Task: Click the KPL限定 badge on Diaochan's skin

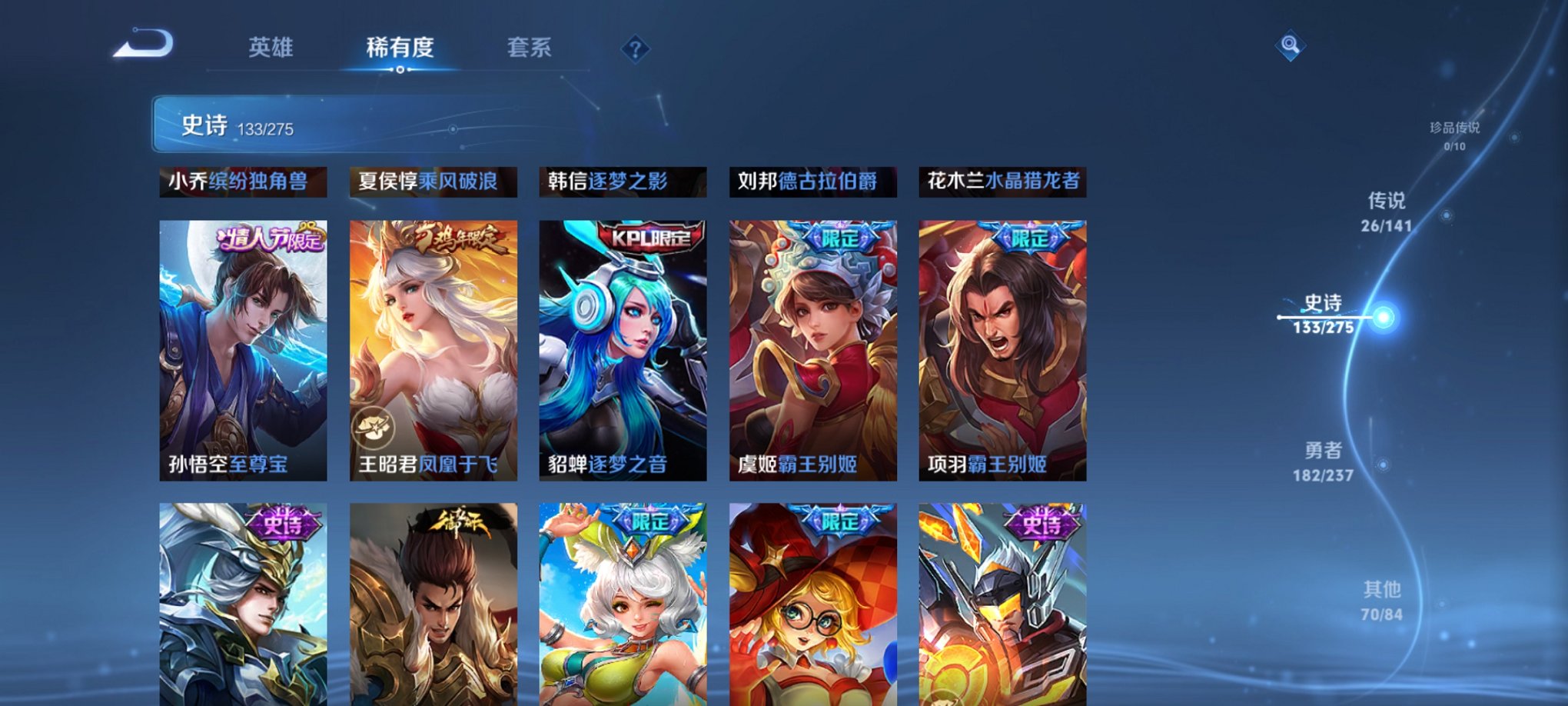Action: (x=653, y=238)
